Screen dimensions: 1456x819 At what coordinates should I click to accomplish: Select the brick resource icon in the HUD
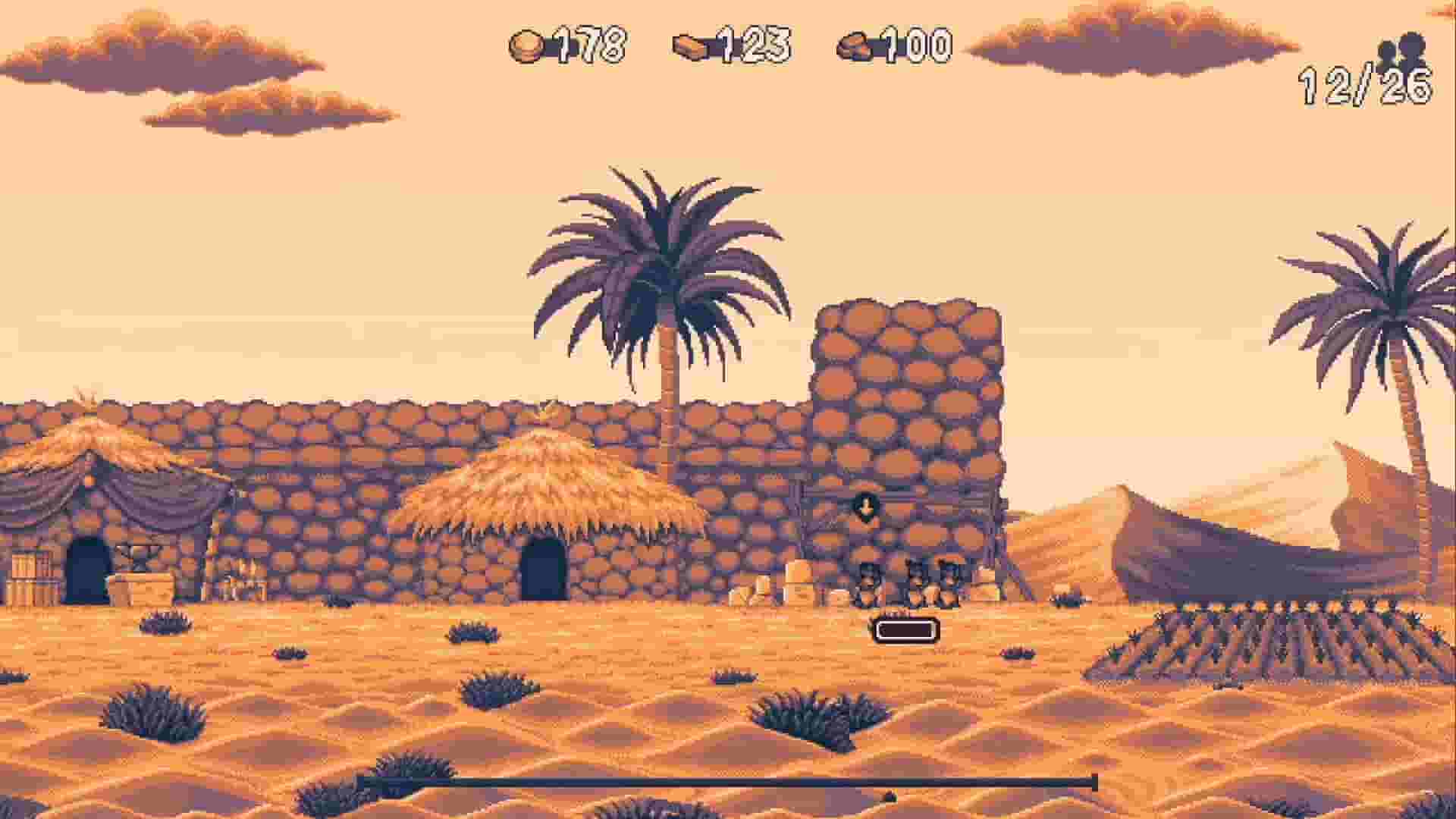coord(692,47)
